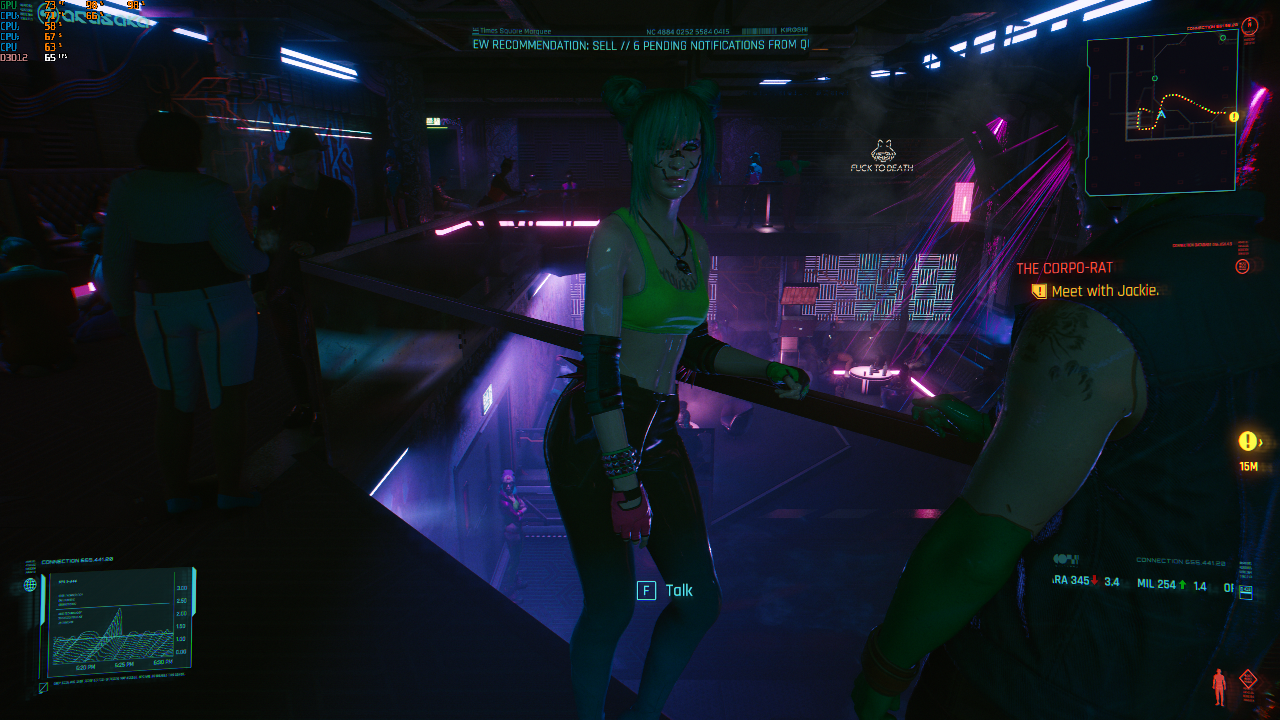Select the player arrow on the minimap

[x=1161, y=114]
